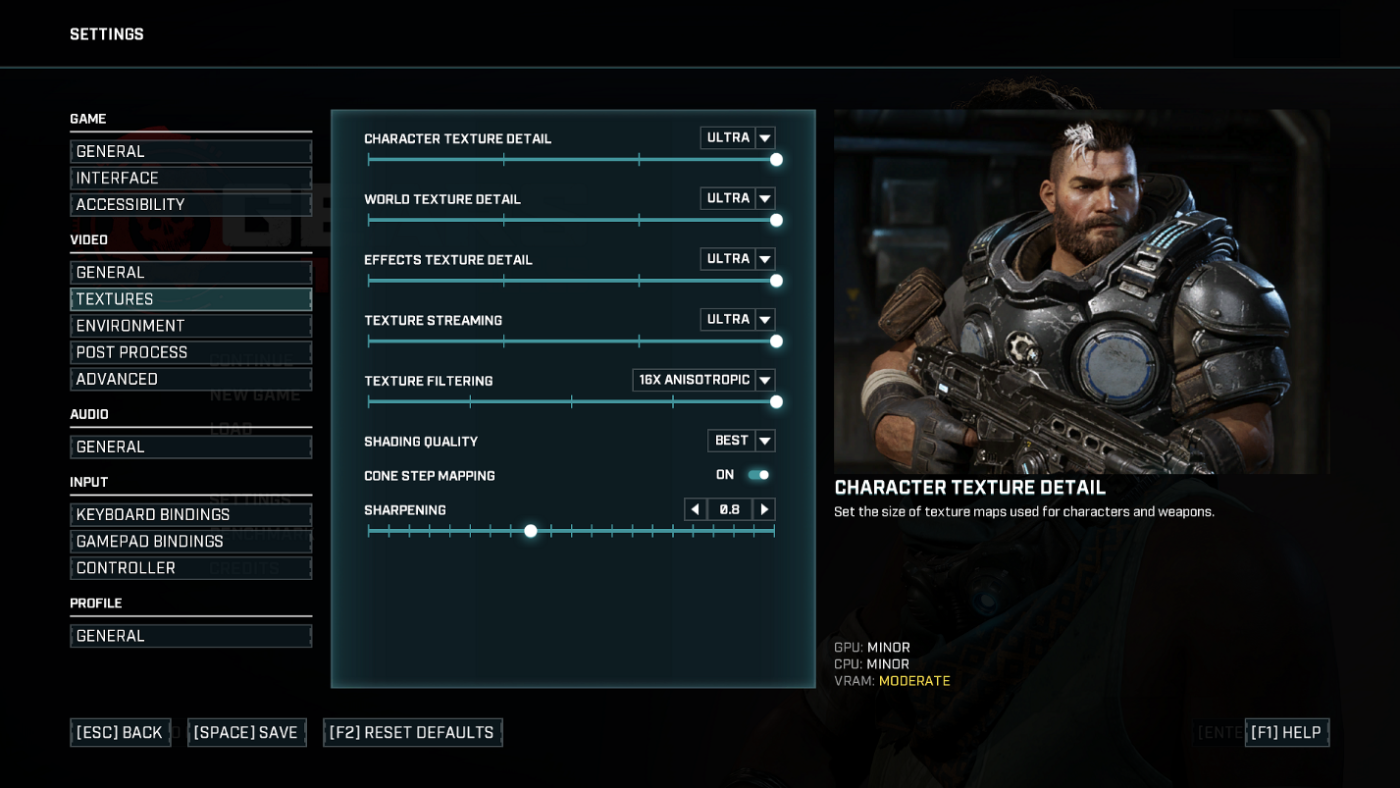Click the Save button
The height and width of the screenshot is (788, 1400).
pyautogui.click(x=246, y=732)
